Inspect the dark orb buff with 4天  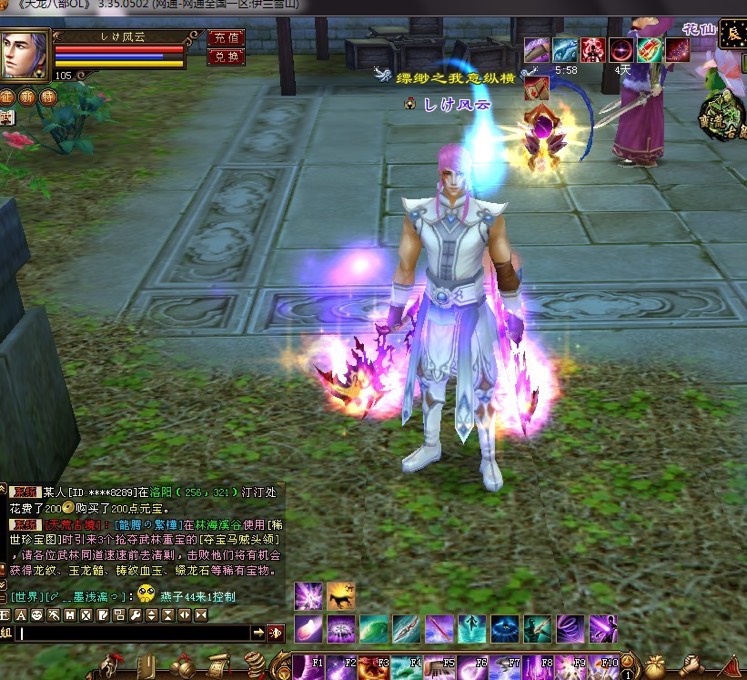tap(622, 49)
